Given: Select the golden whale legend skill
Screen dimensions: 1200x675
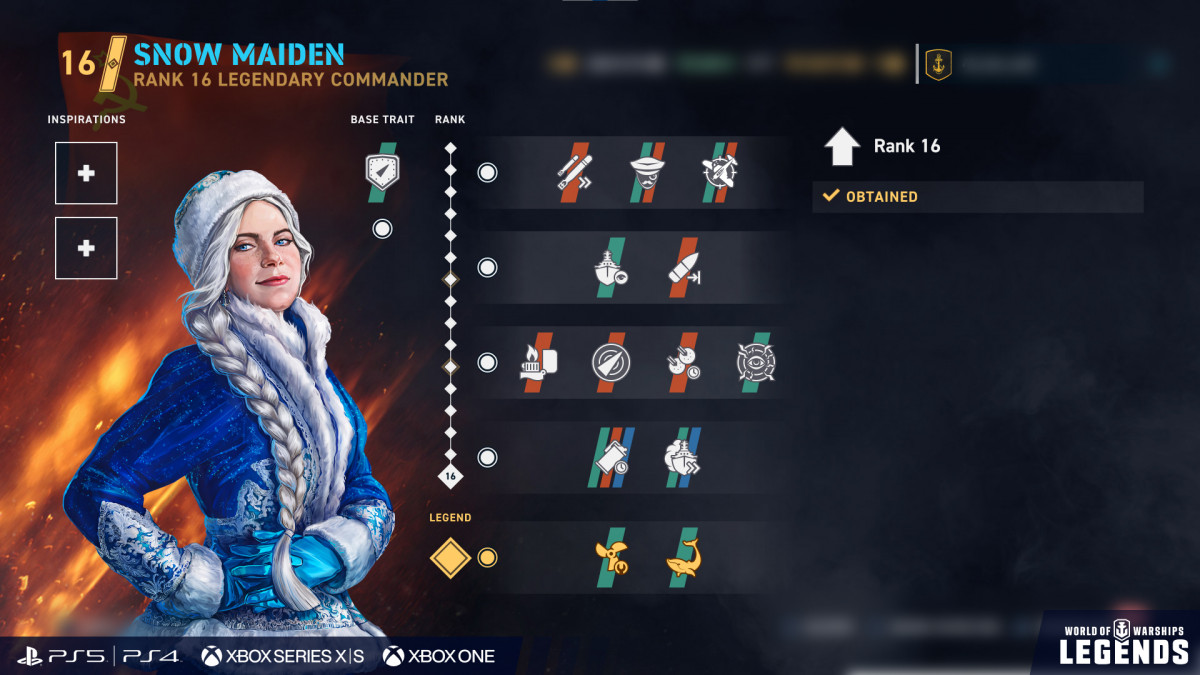Looking at the screenshot, I should 684,557.
